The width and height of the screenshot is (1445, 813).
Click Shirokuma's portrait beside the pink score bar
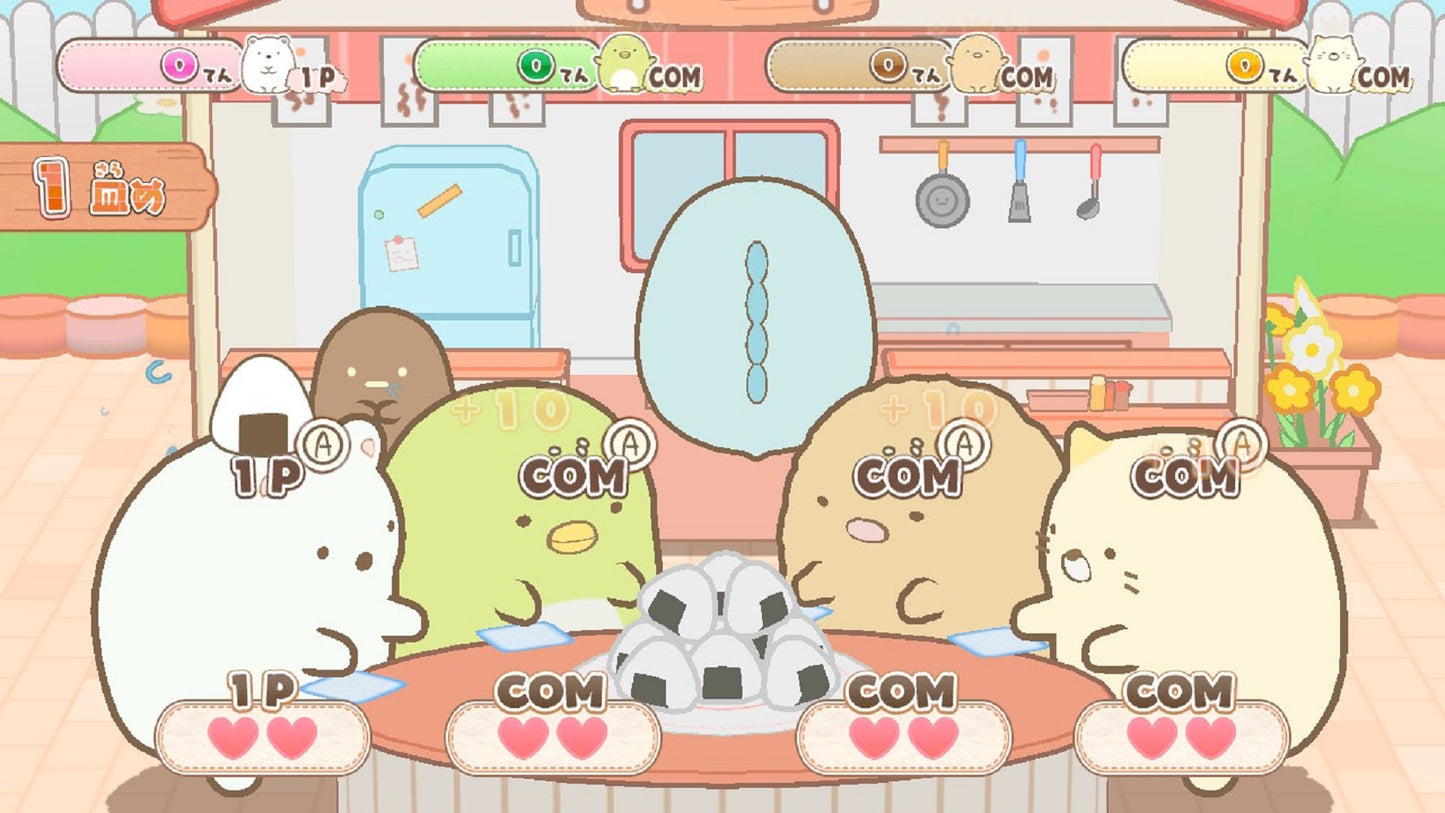[x=266, y=66]
